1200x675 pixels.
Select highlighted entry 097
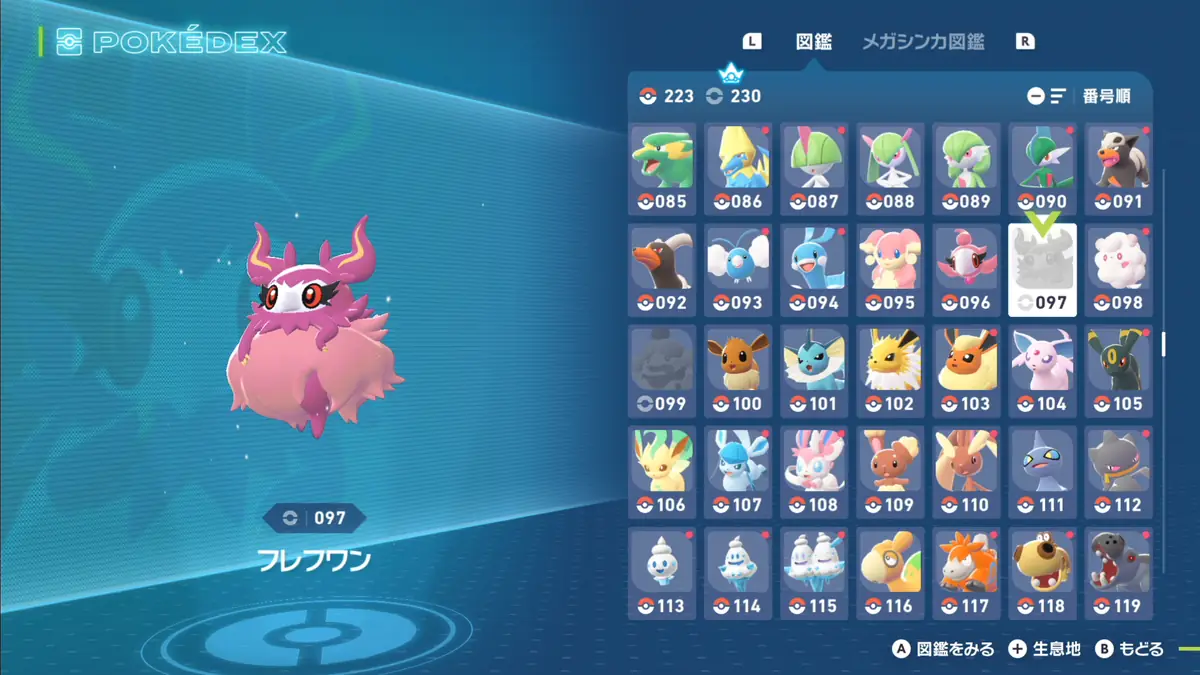tap(1043, 270)
